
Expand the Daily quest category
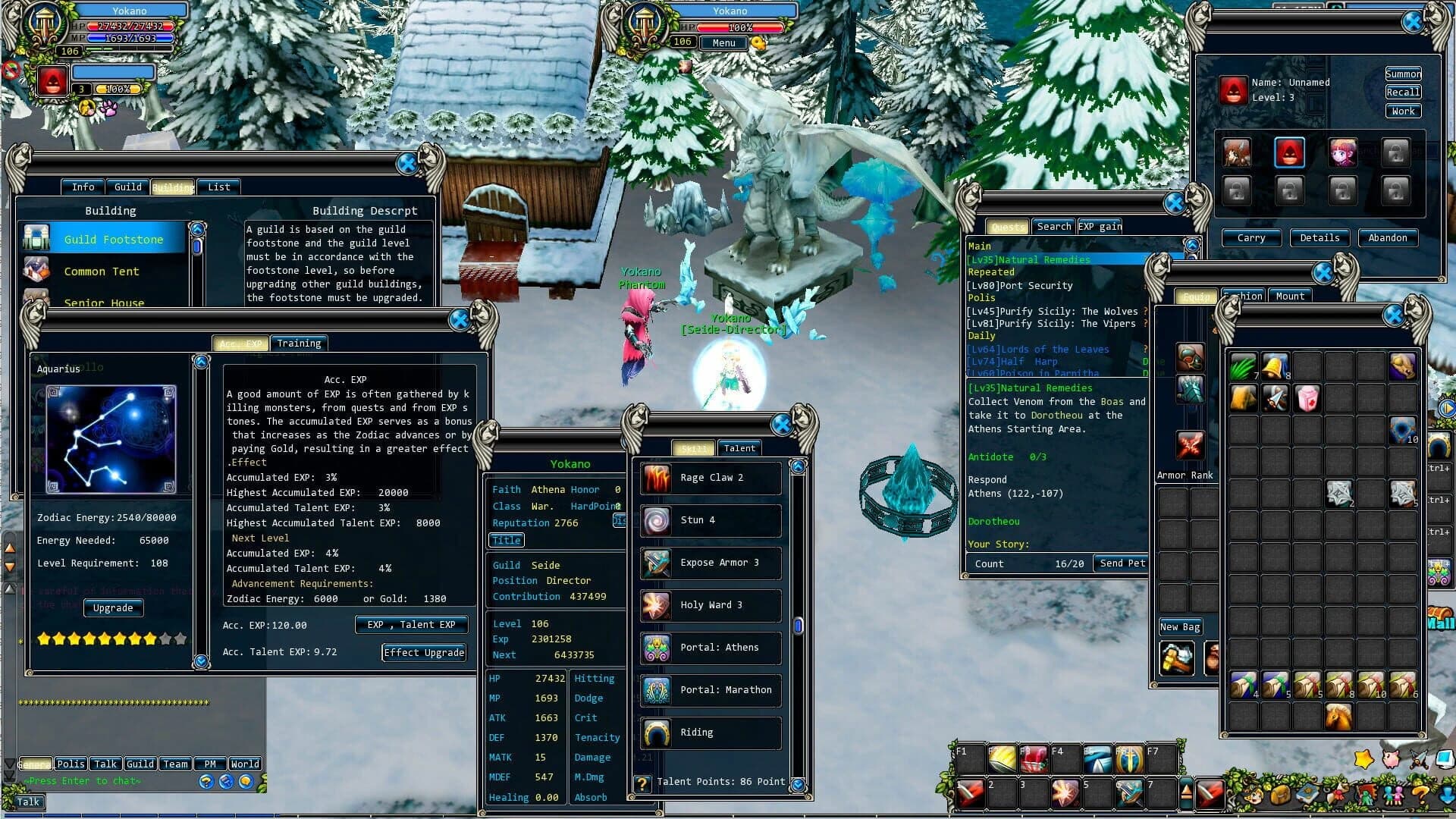pyautogui.click(x=981, y=336)
